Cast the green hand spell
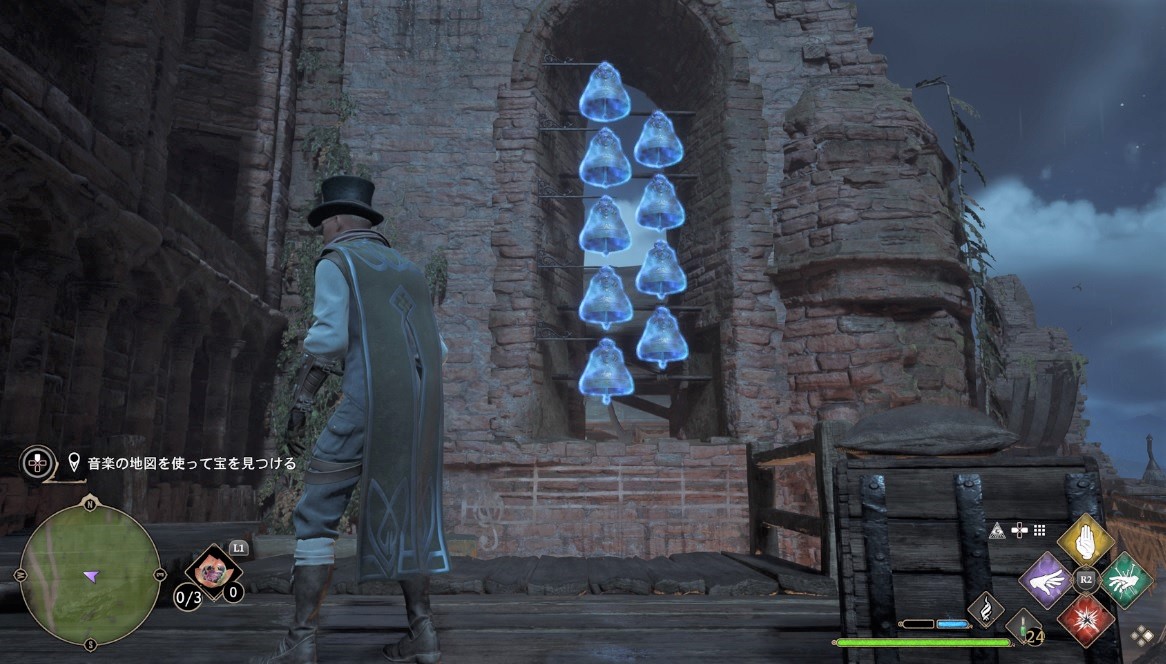The width and height of the screenshot is (1166, 664). click(x=1126, y=580)
